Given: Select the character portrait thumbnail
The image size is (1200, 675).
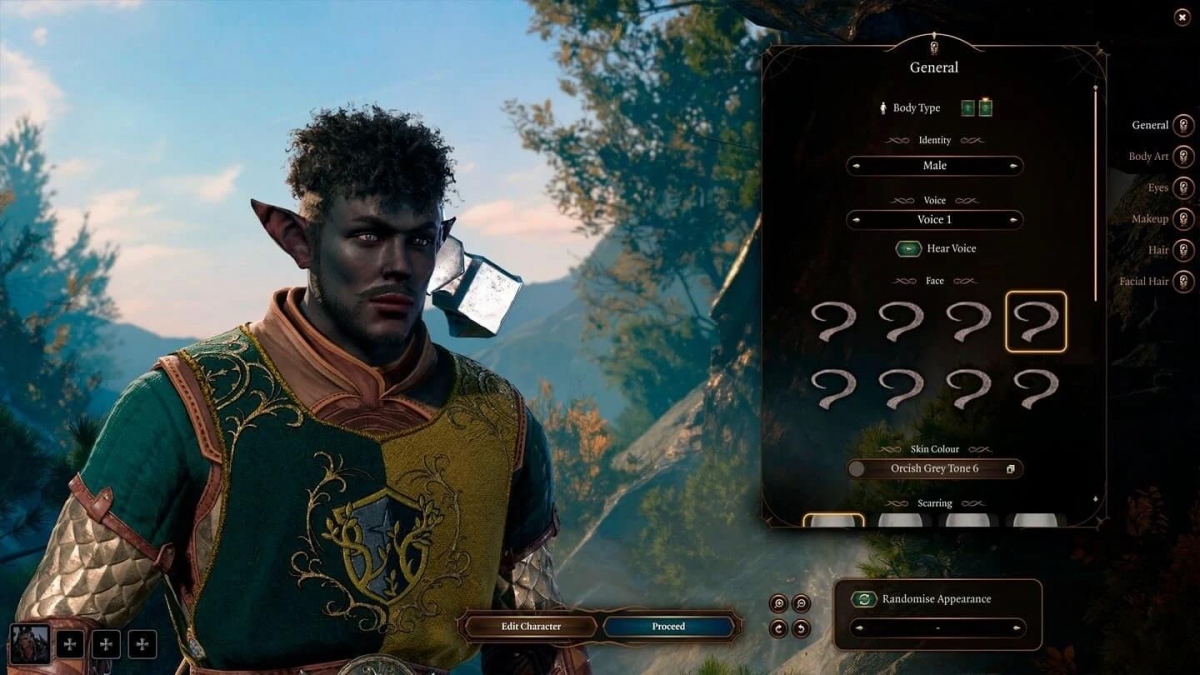Looking at the screenshot, I should (x=30, y=644).
